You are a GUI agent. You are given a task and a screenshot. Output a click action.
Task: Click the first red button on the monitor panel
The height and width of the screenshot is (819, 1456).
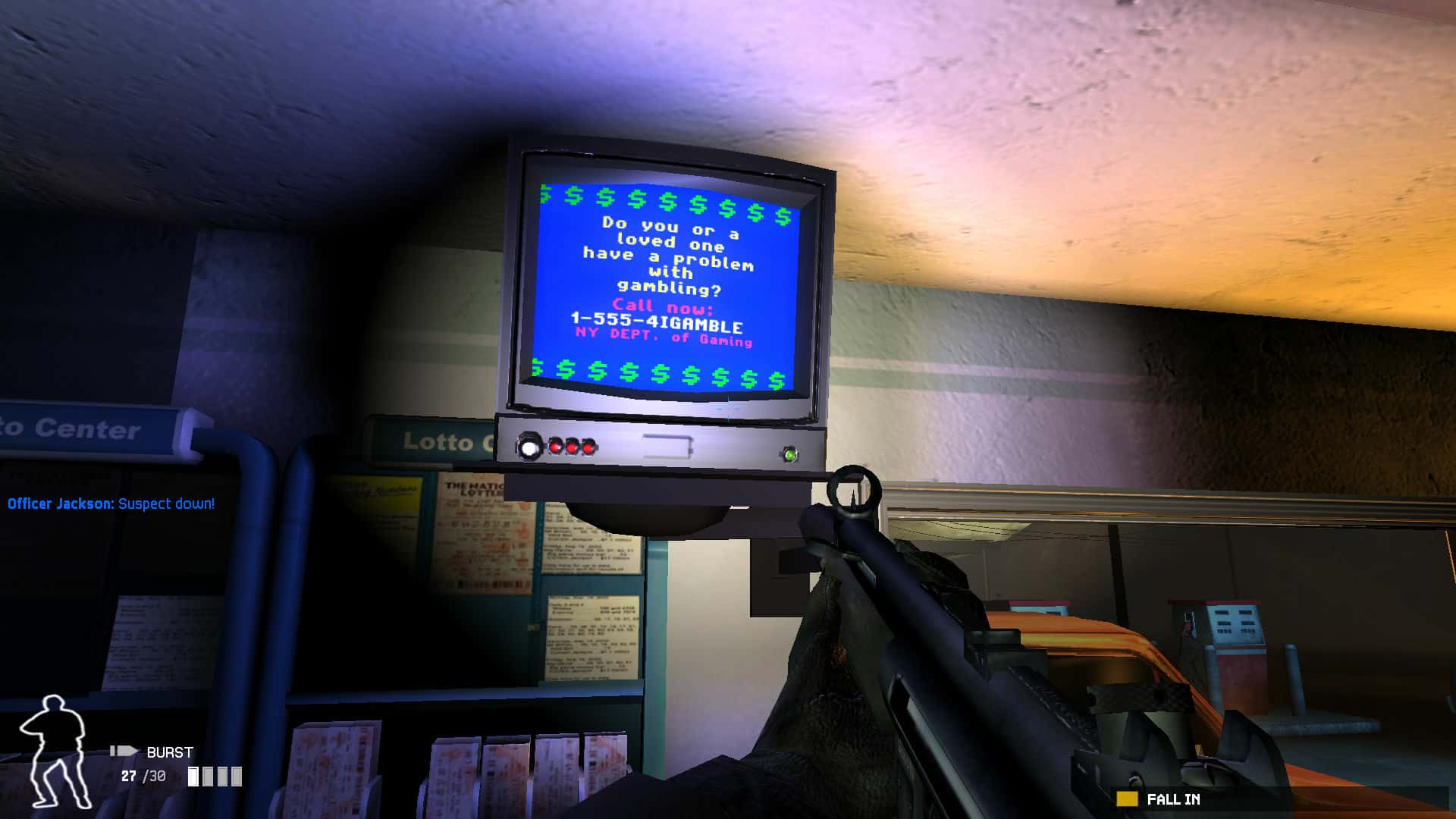pyautogui.click(x=555, y=448)
